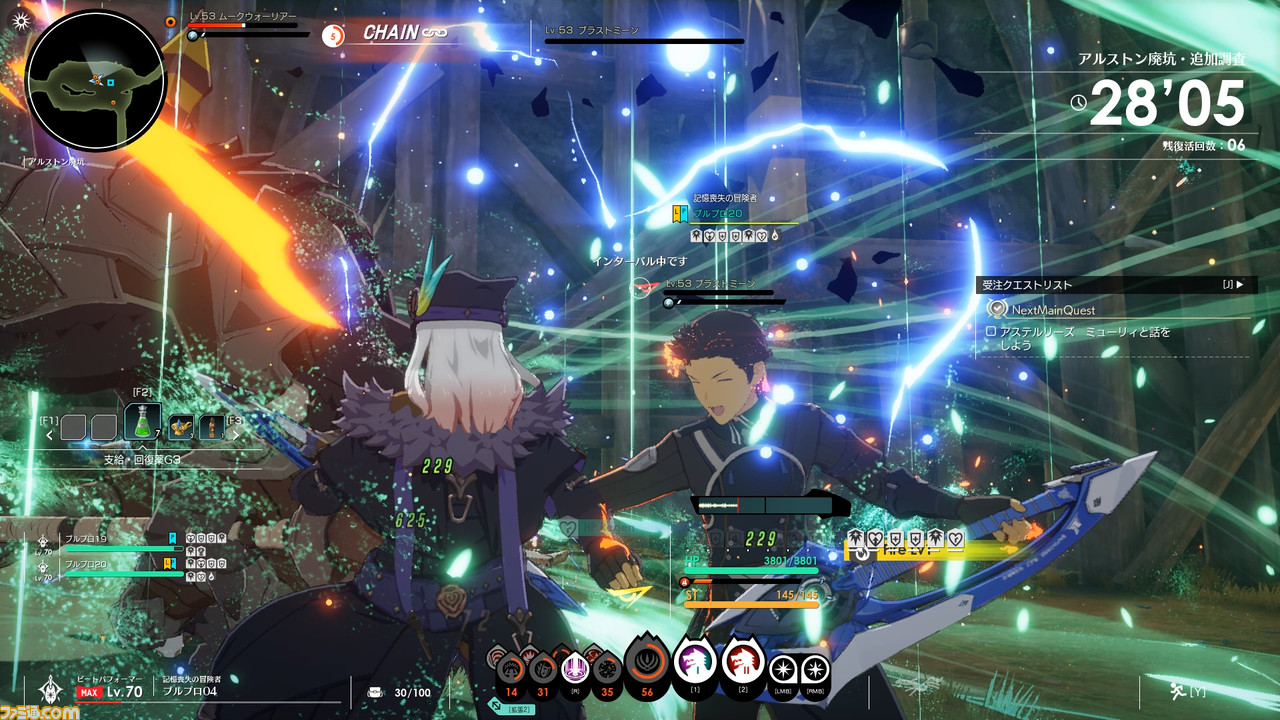
Task: Use the large skill on 56 cooldown
Action: coord(647,662)
